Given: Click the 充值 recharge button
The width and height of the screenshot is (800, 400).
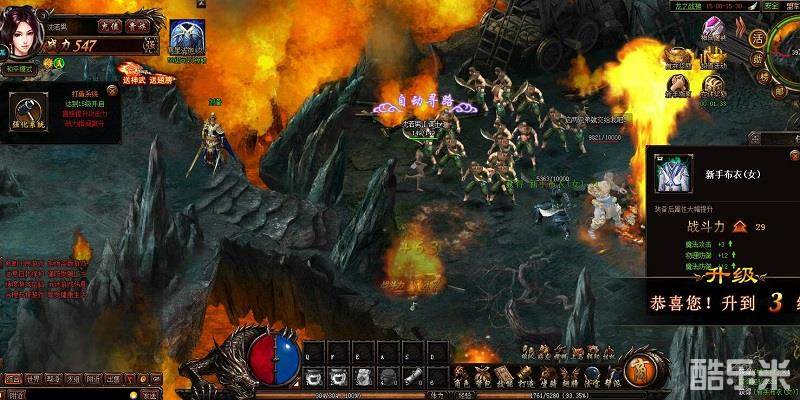Looking at the screenshot, I should pos(112,26).
